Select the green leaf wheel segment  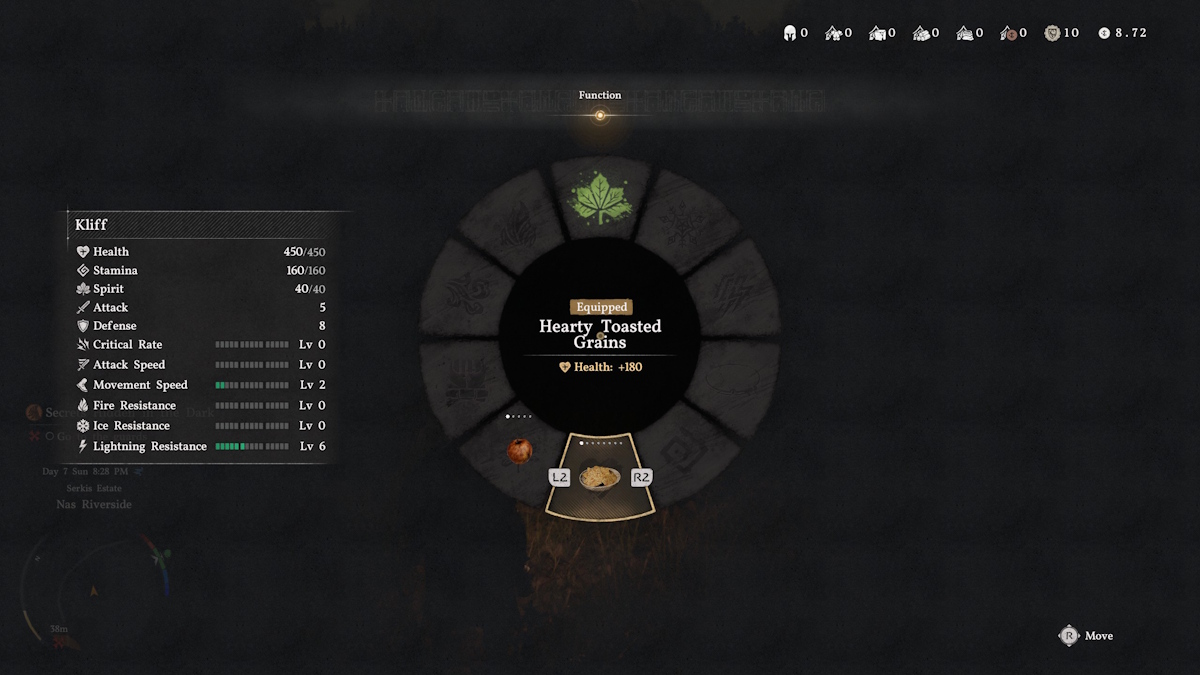(600, 199)
